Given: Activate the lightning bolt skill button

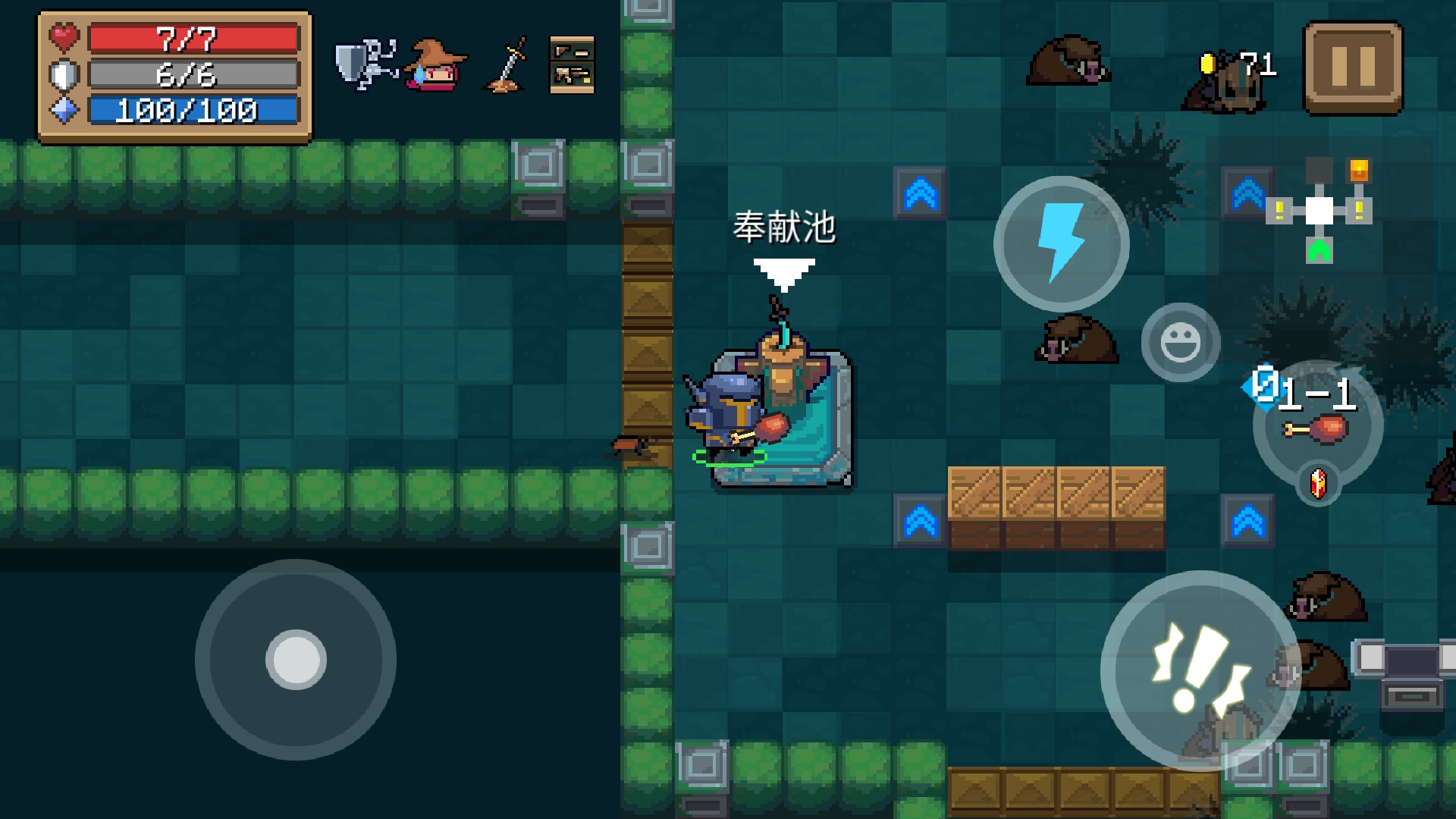Looking at the screenshot, I should pyautogui.click(x=1061, y=244).
